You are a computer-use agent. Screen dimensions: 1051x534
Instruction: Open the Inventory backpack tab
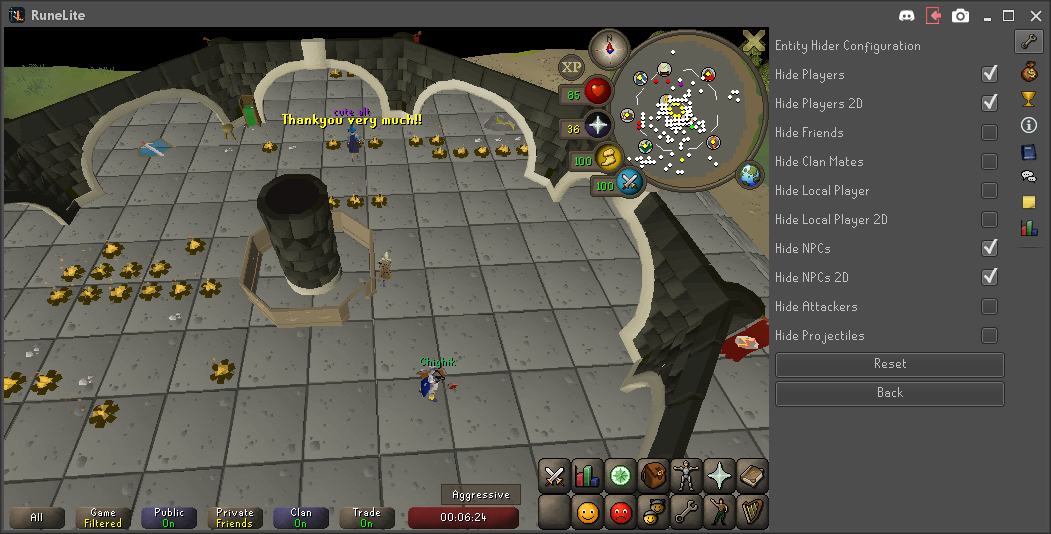pyautogui.click(x=654, y=476)
